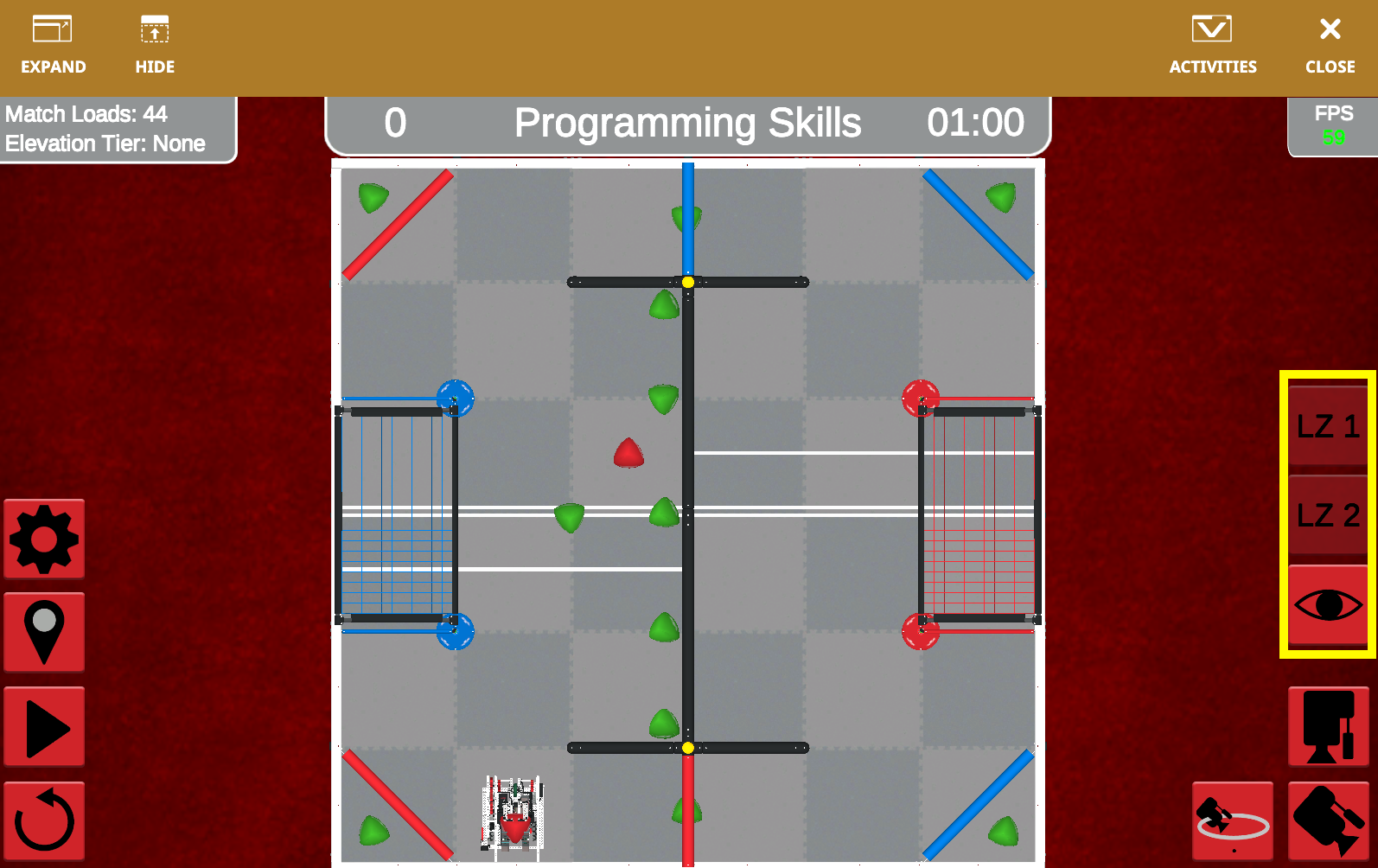Click the FPS counter display
The image size is (1378, 868).
click(1333, 124)
